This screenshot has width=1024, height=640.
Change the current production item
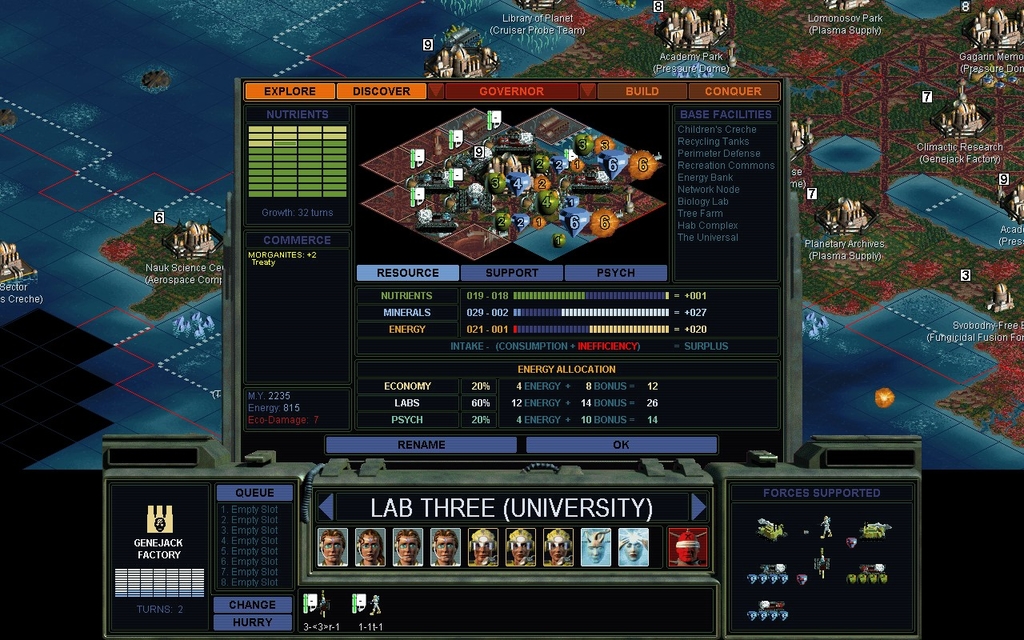[x=252, y=605]
